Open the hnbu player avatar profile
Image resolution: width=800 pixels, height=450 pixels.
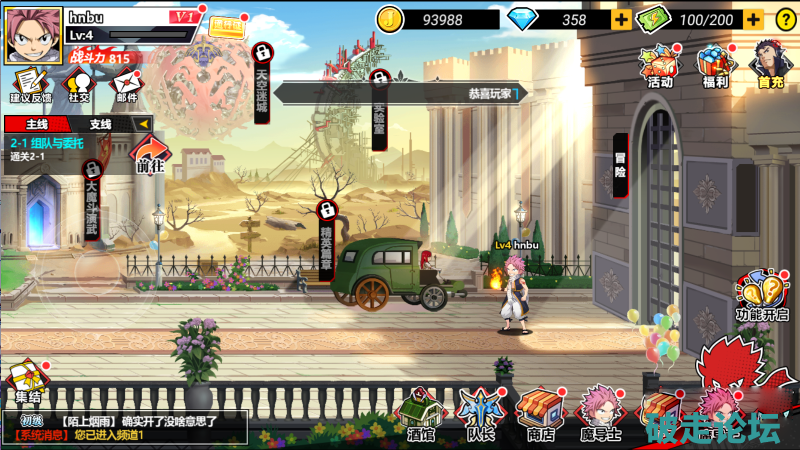pyautogui.click(x=34, y=36)
